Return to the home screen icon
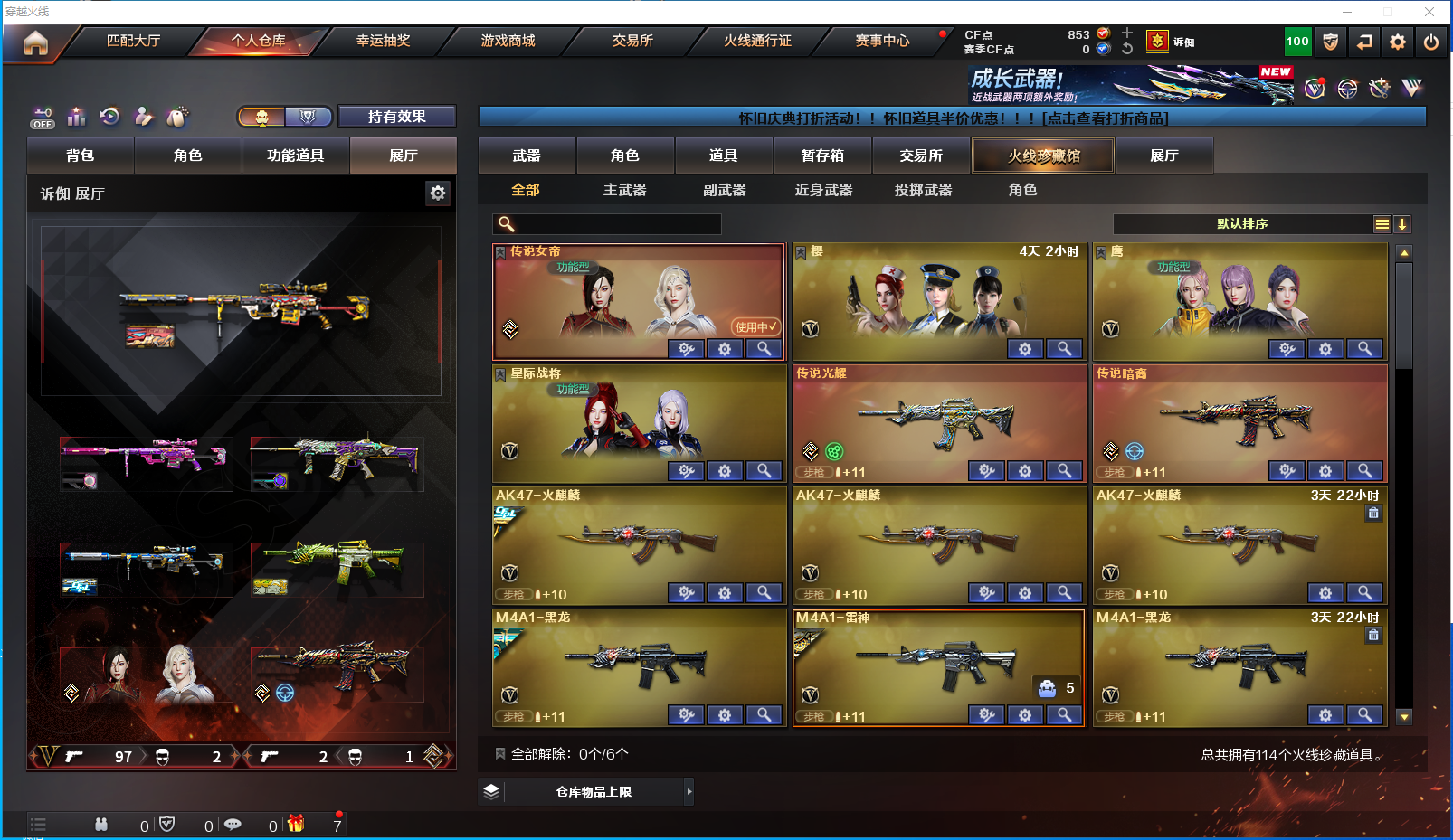Screen dimensions: 1453x840 pyautogui.click(x=35, y=42)
